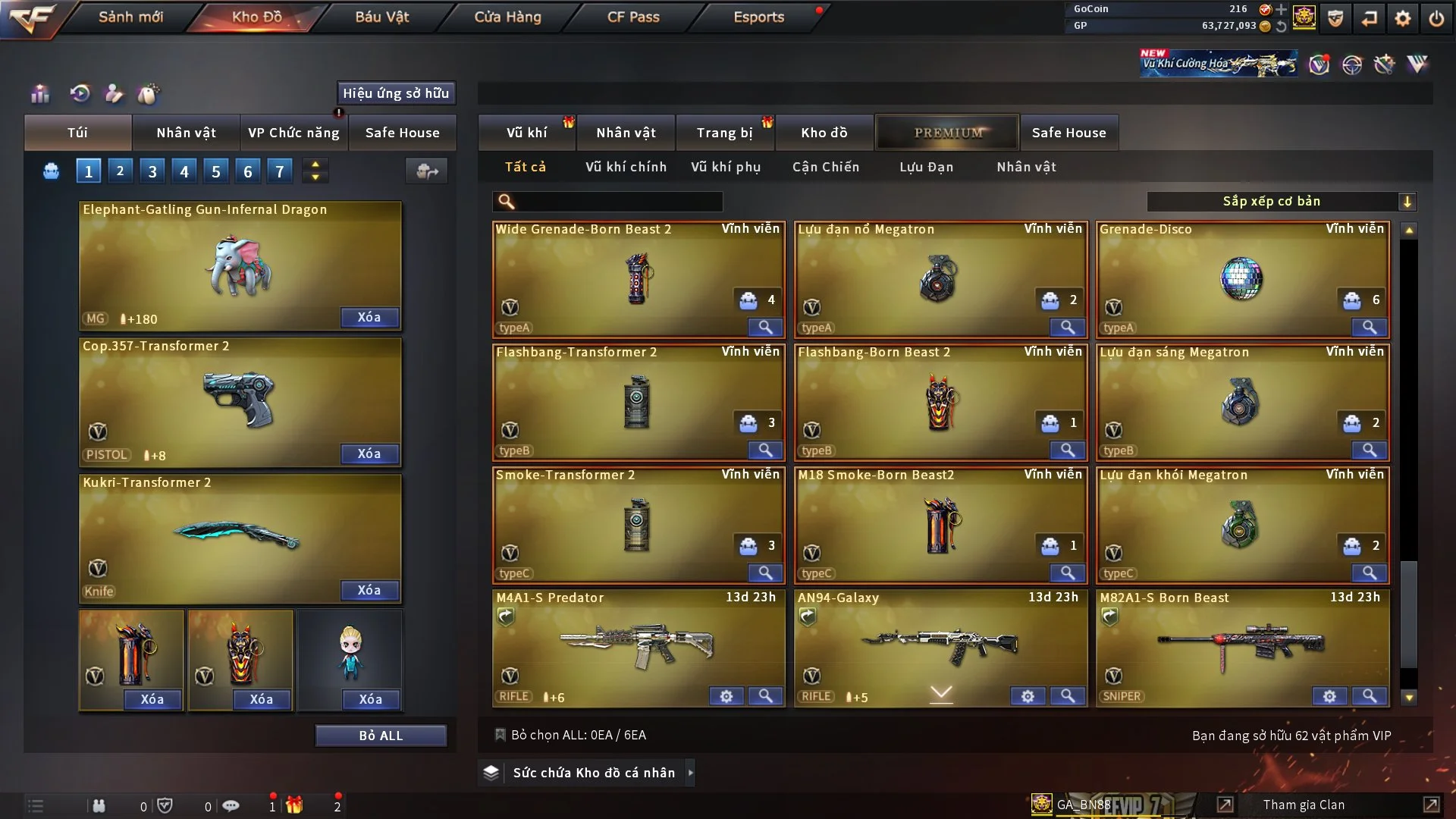
Task: Click the Bỏ ALL button
Action: (x=381, y=736)
